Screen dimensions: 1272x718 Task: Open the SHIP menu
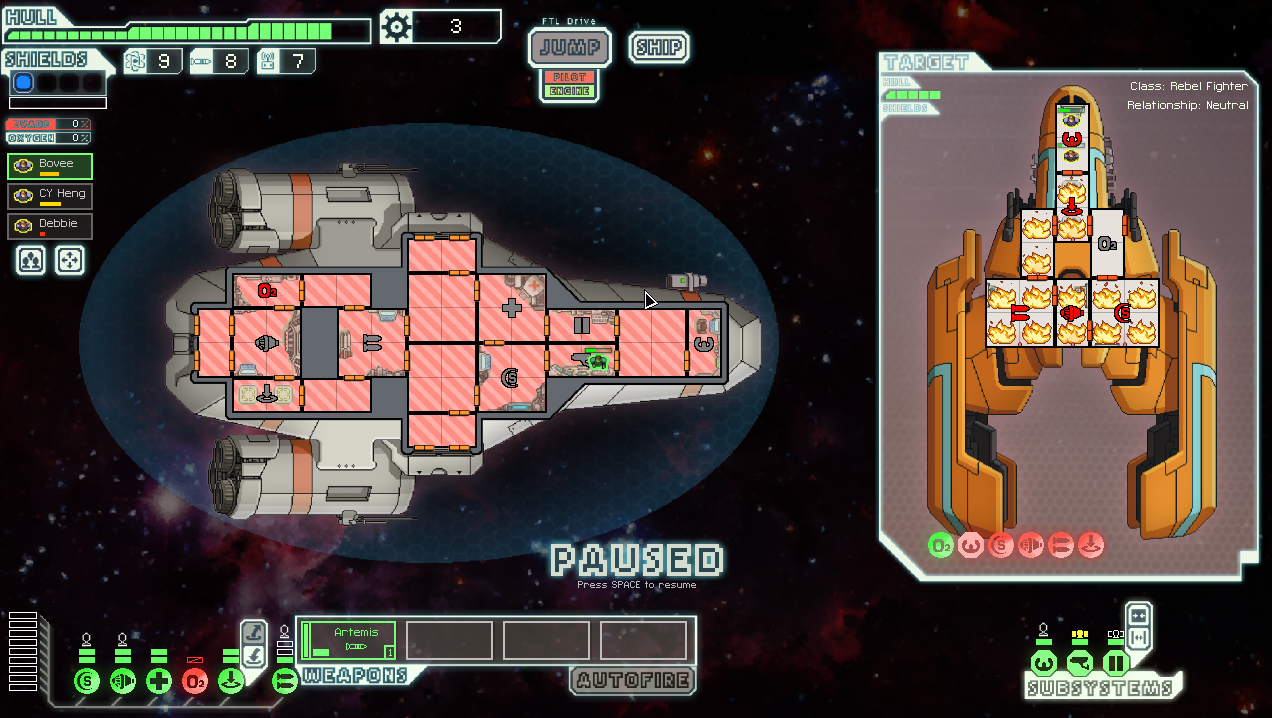click(659, 47)
